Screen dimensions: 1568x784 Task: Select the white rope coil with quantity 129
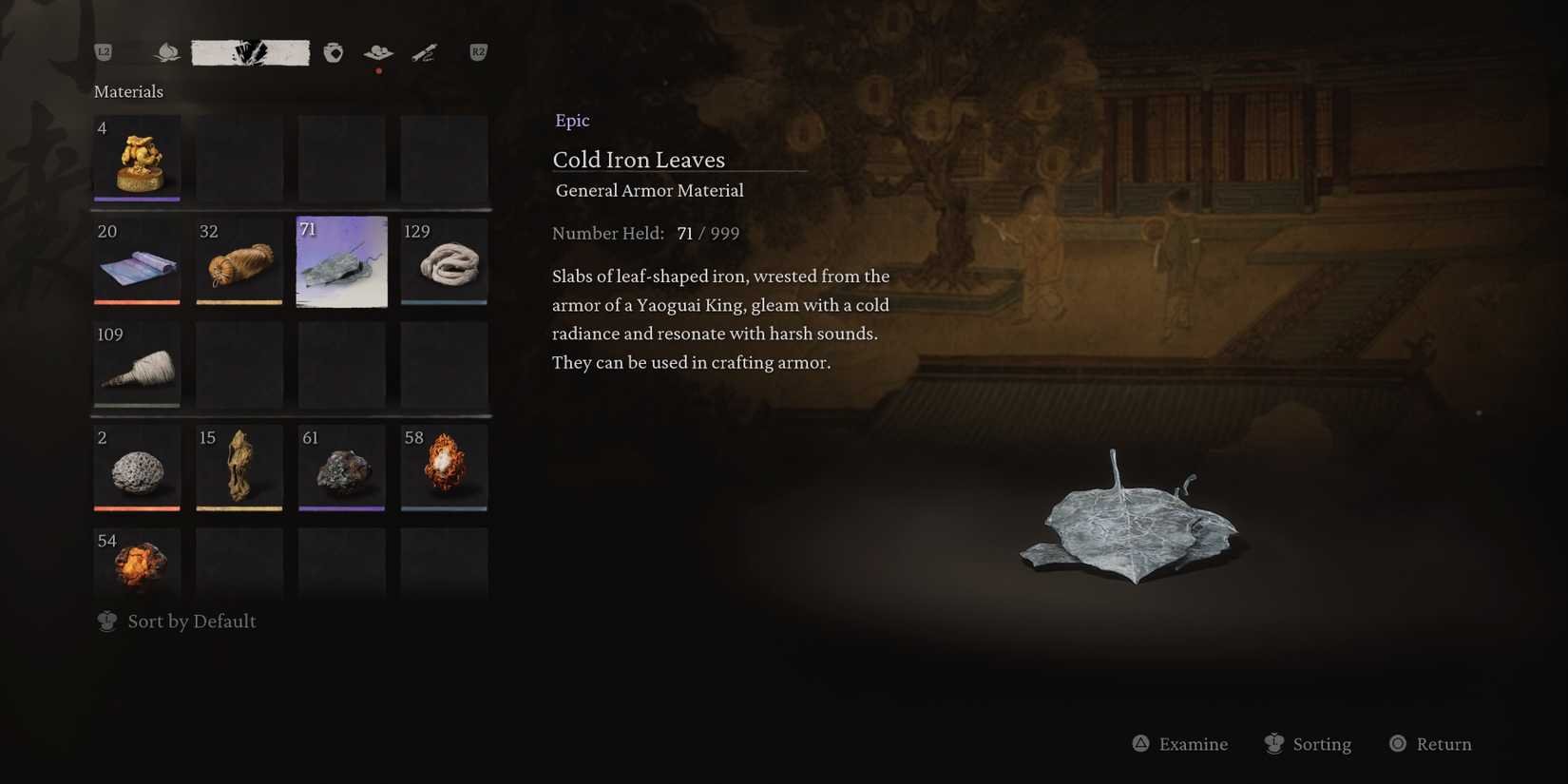pyautogui.click(x=444, y=261)
